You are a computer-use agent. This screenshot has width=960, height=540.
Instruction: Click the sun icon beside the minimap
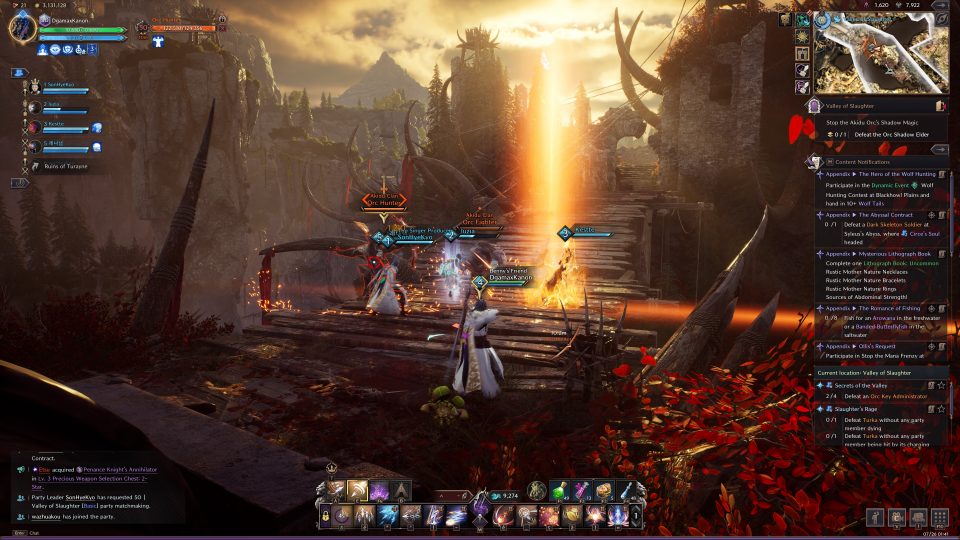[803, 37]
